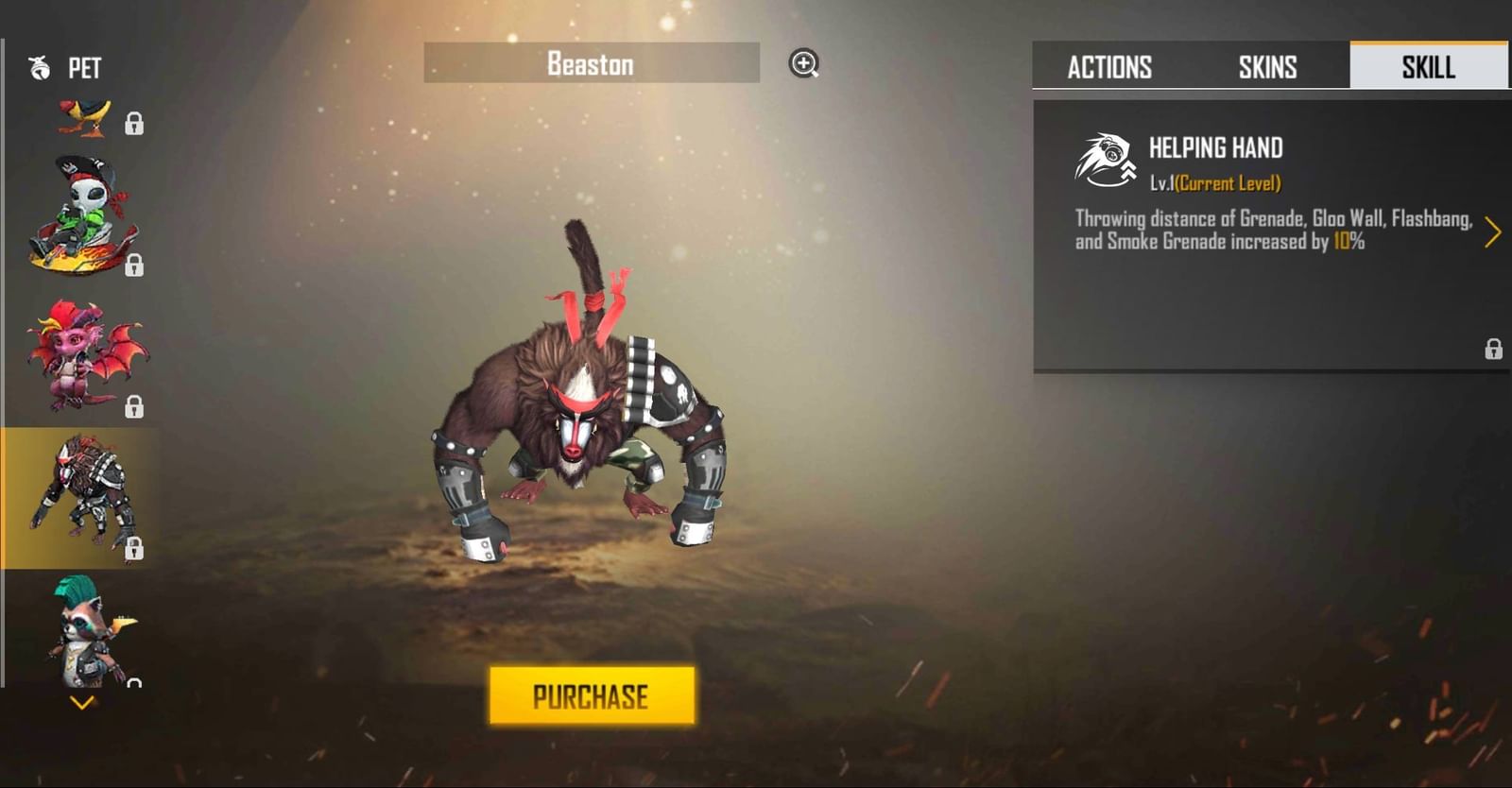Viewport: 1512px width, 788px height.
Task: Click the Pet panel icon next to PET label
Action: (38, 67)
